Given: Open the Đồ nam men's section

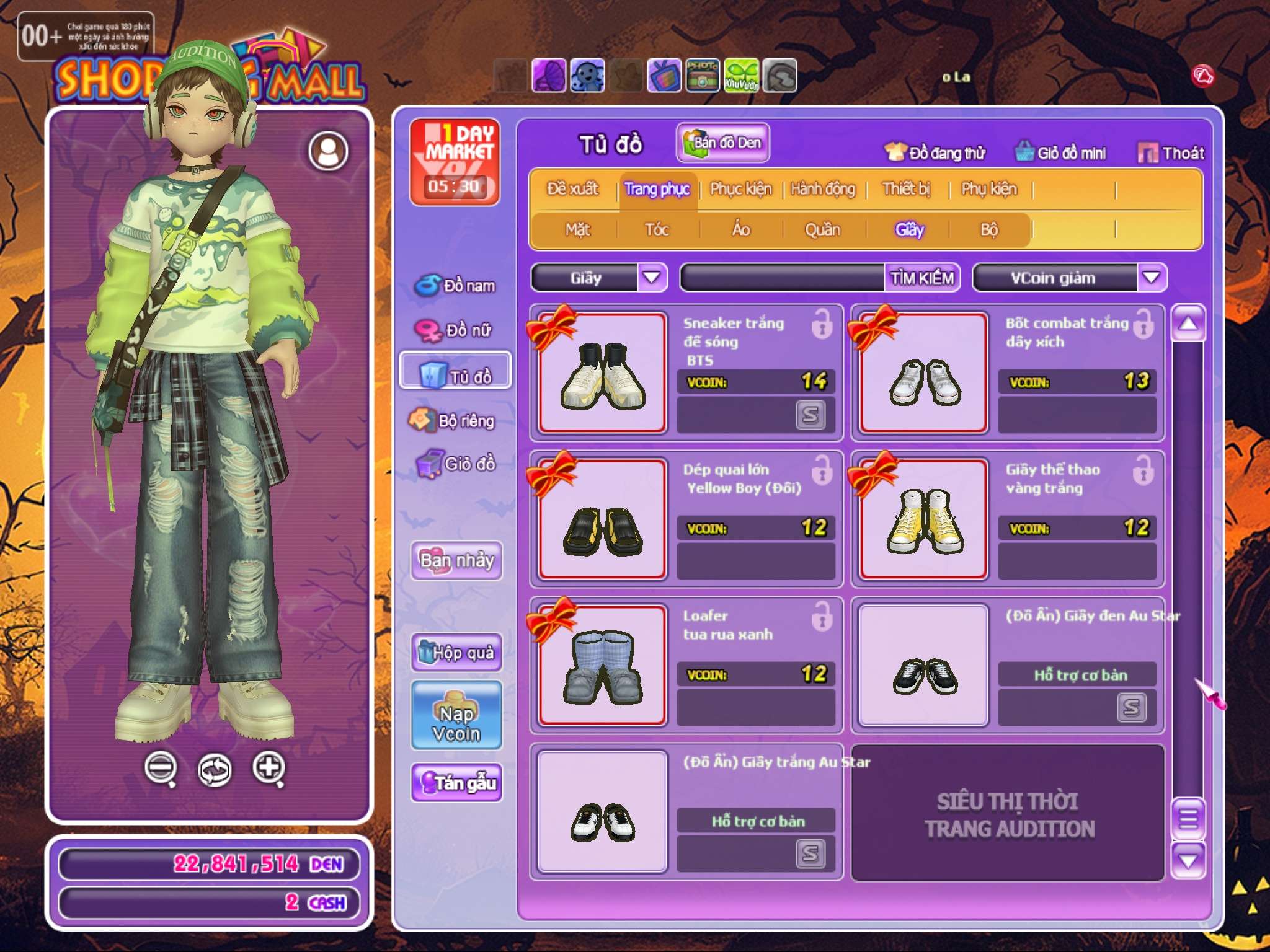Looking at the screenshot, I should click(x=456, y=286).
